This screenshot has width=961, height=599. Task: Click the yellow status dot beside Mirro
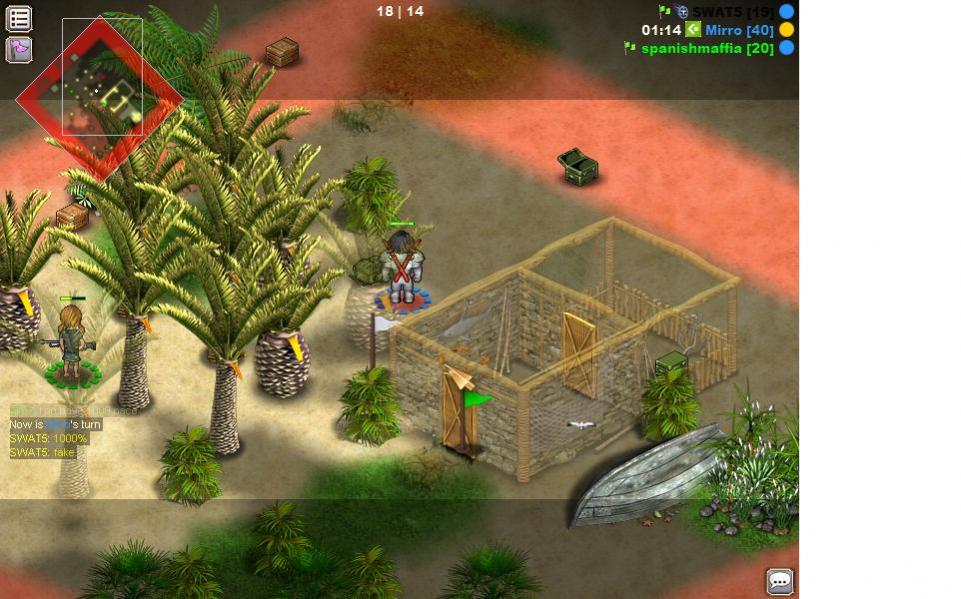(787, 30)
